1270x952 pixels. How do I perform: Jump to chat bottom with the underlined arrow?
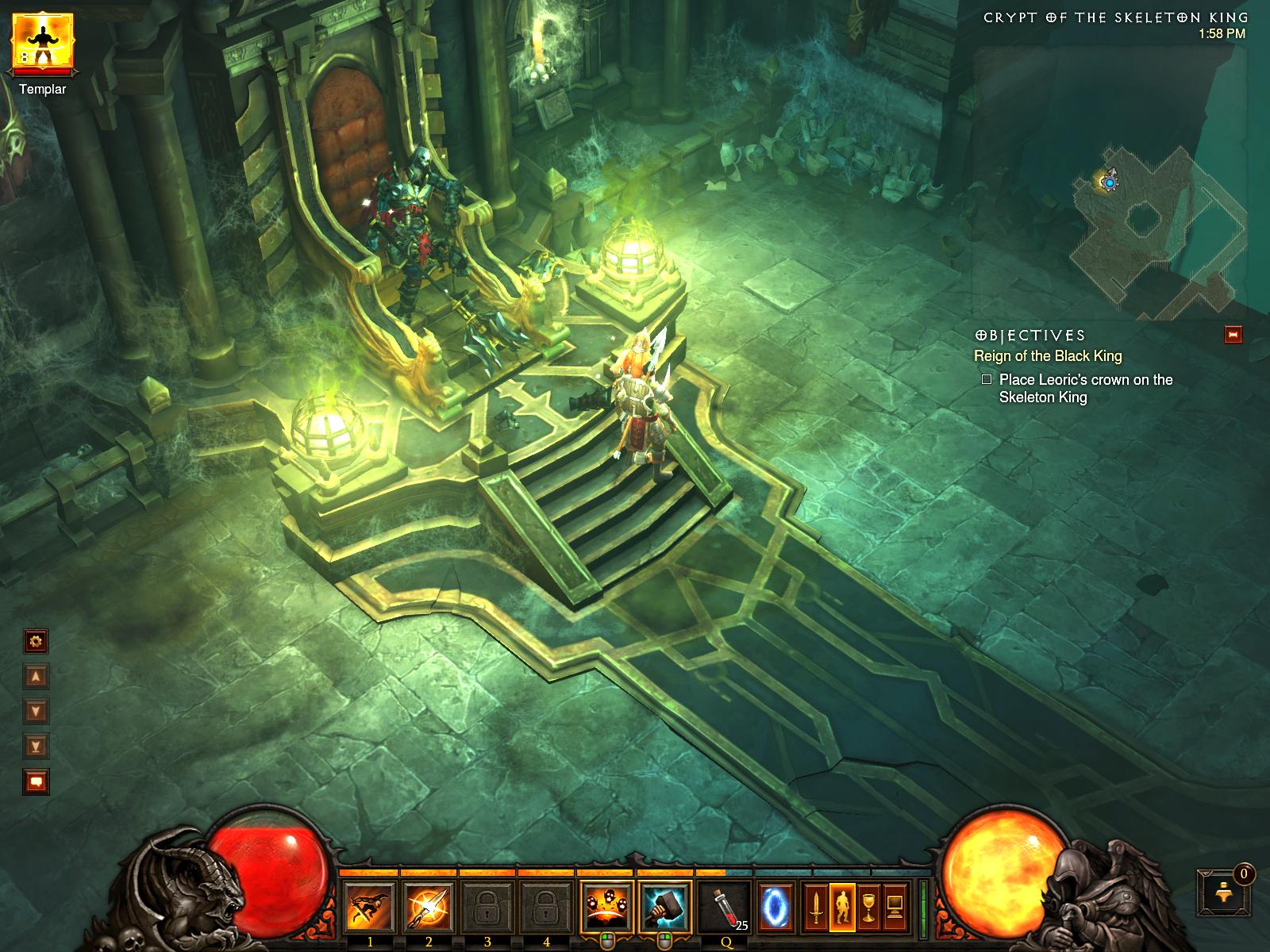coord(37,745)
